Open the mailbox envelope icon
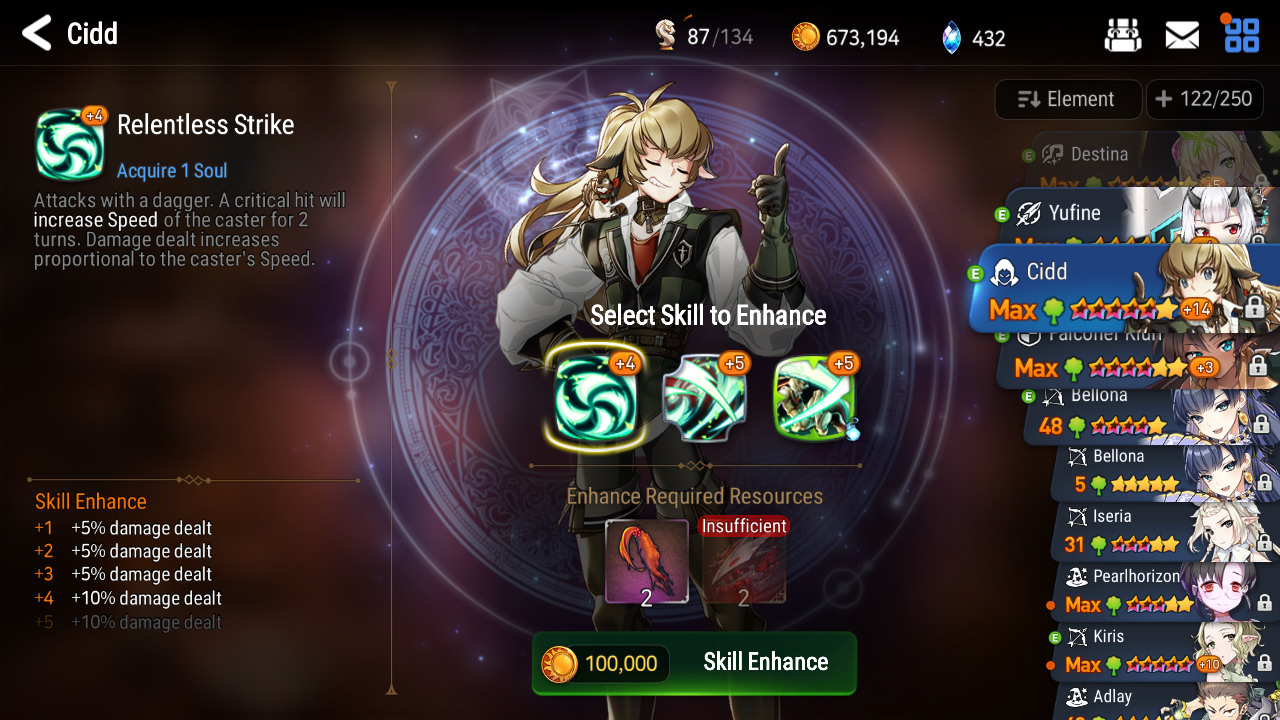 [1182, 36]
